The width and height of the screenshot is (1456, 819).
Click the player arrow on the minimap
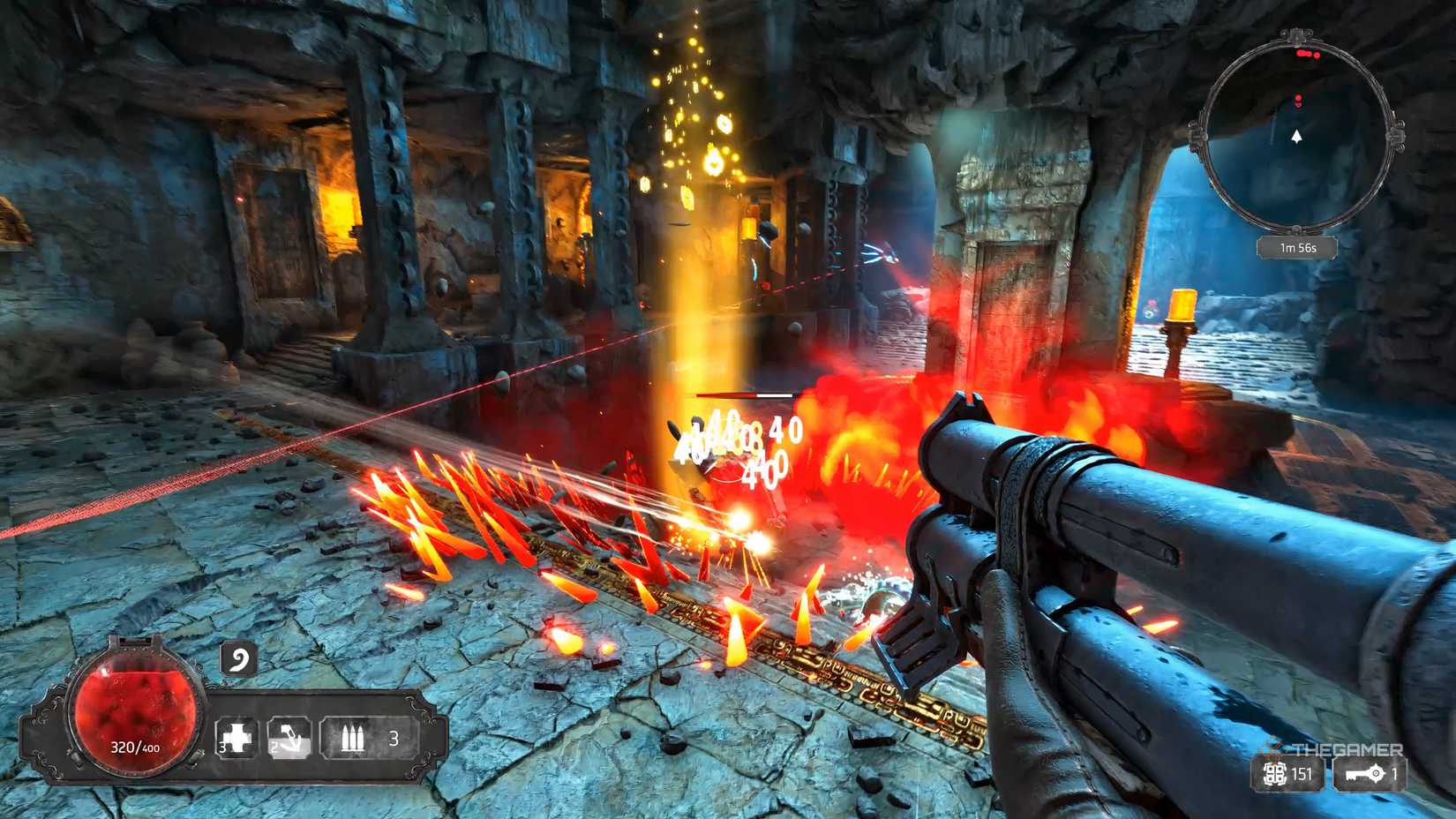pos(1295,138)
